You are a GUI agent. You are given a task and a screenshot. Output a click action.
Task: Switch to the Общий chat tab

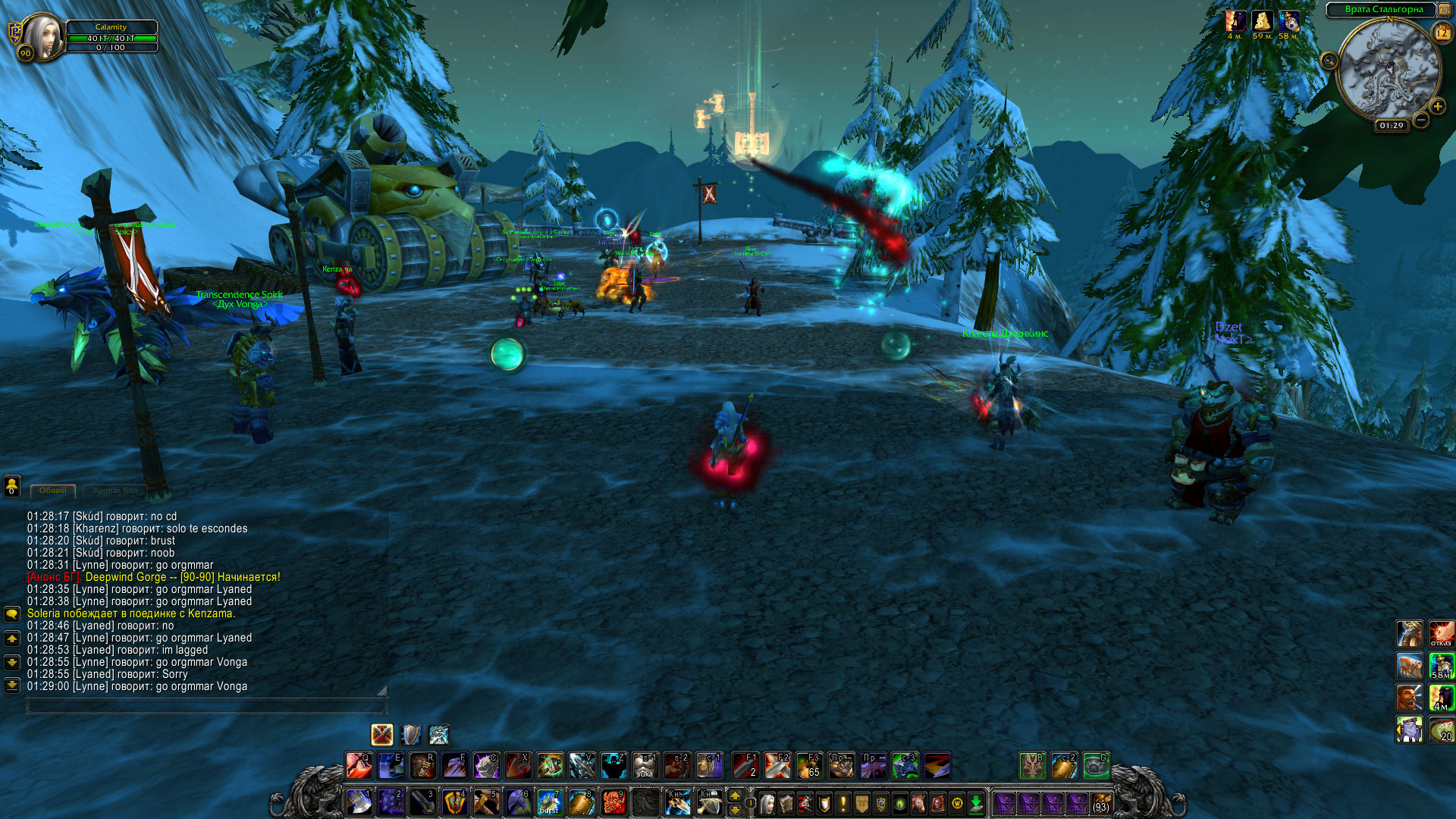[x=53, y=491]
